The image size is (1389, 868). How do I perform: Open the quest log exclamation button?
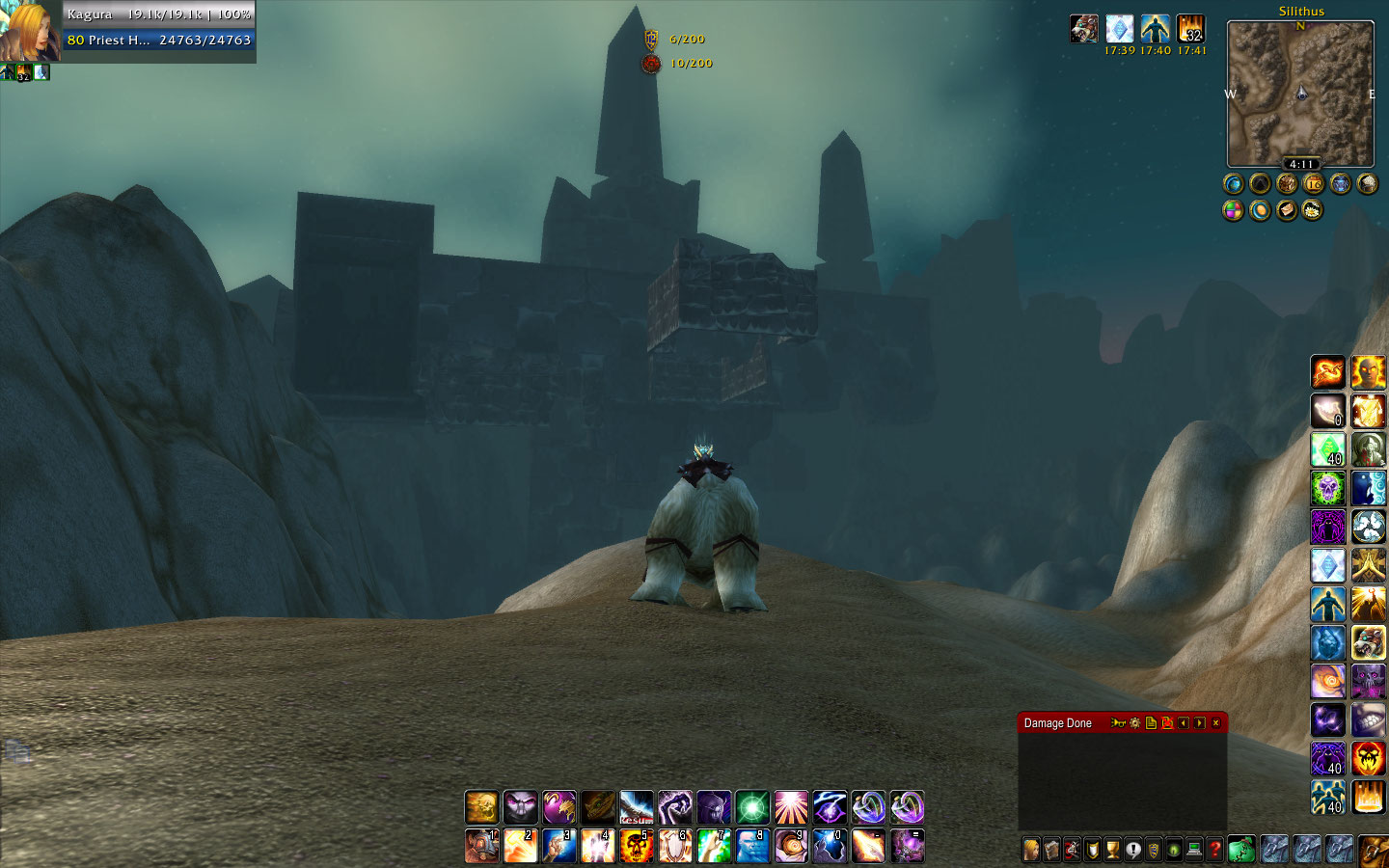1133,850
